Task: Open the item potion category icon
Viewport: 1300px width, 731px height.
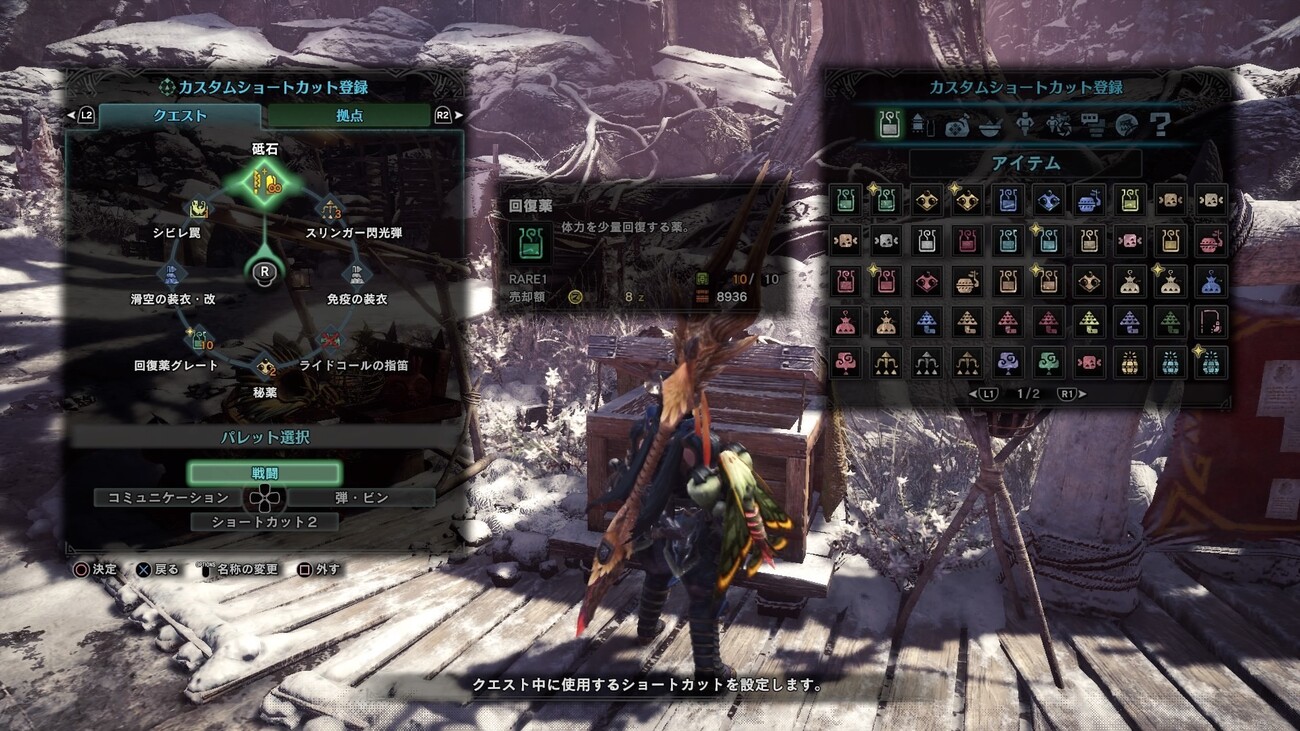Action: (888, 124)
